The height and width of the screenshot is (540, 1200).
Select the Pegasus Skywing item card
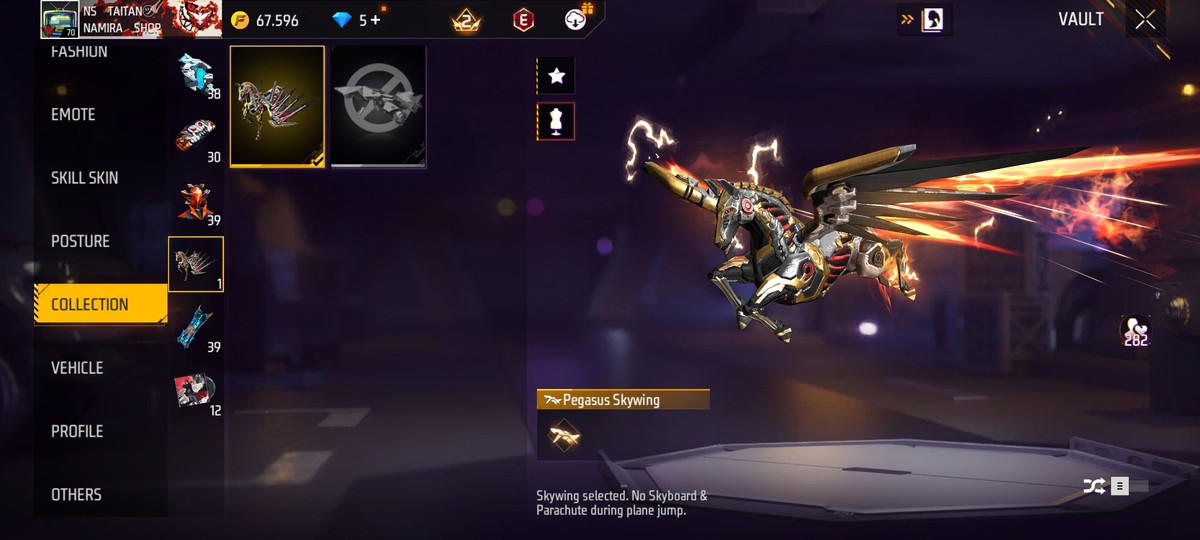[277, 105]
